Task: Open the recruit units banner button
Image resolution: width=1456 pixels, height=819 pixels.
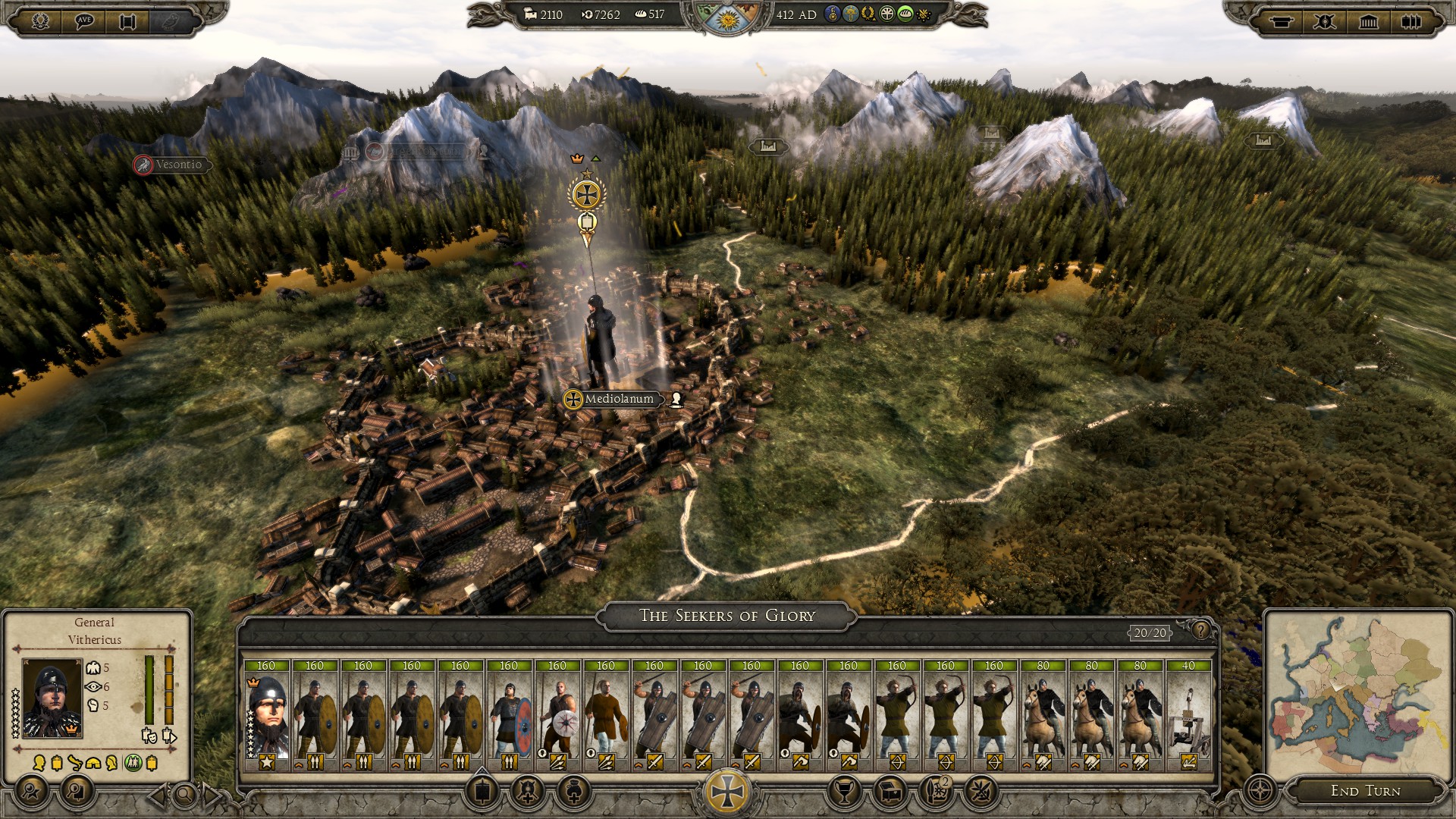Action: click(482, 791)
